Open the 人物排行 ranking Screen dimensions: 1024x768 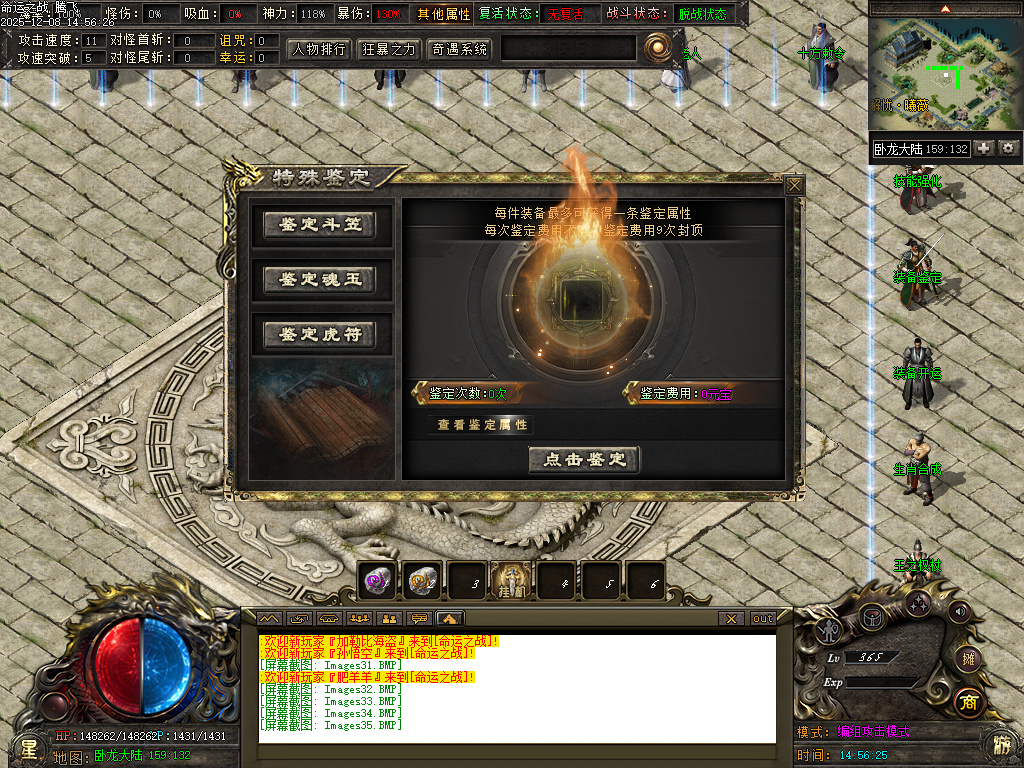pos(319,49)
